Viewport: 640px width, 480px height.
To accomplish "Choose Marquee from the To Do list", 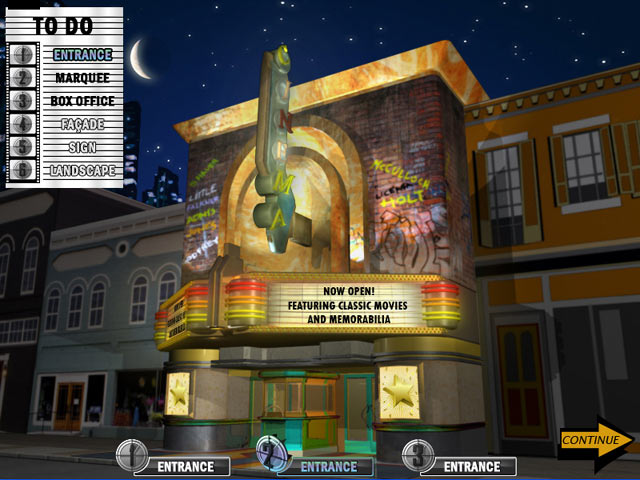I will (82, 78).
